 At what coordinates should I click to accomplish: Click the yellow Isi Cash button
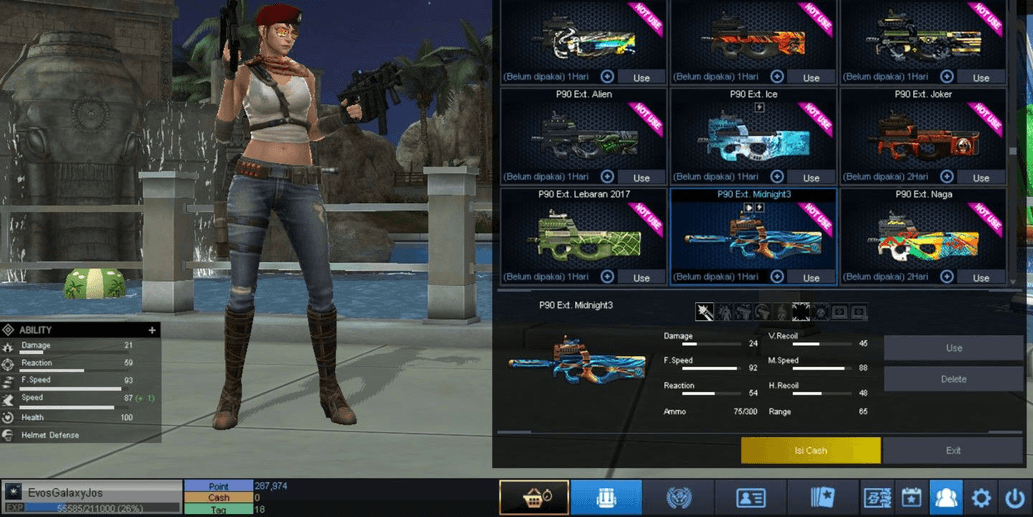pyautogui.click(x=810, y=450)
